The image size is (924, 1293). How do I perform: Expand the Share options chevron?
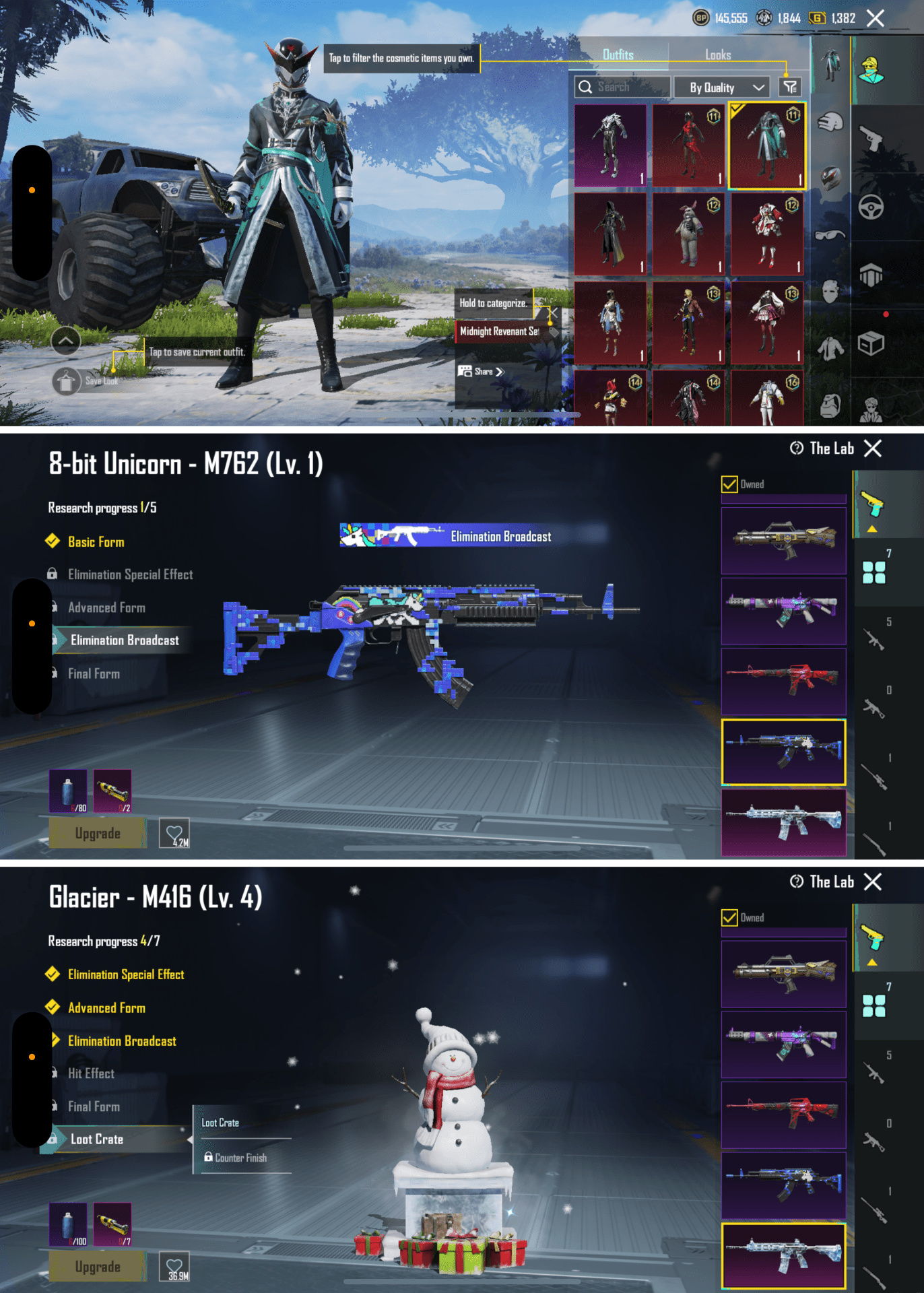point(500,371)
